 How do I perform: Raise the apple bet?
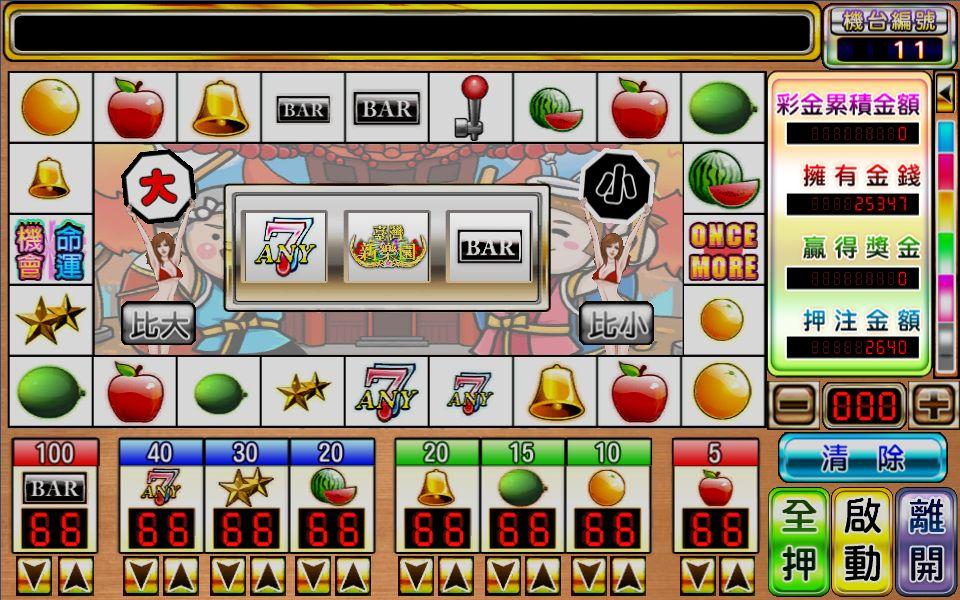click(736, 575)
